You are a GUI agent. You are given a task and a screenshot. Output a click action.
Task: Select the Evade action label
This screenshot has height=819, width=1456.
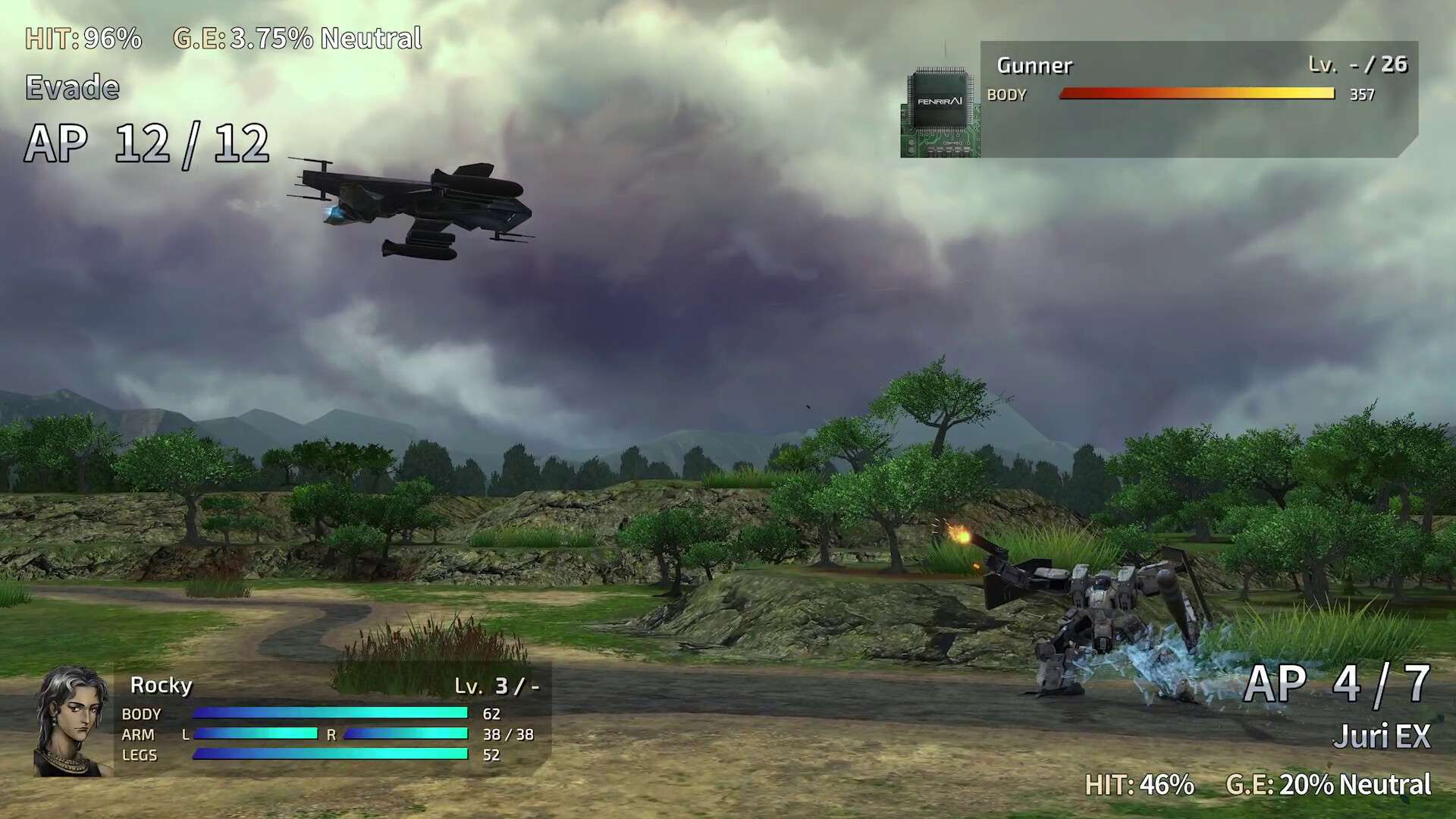tap(72, 86)
